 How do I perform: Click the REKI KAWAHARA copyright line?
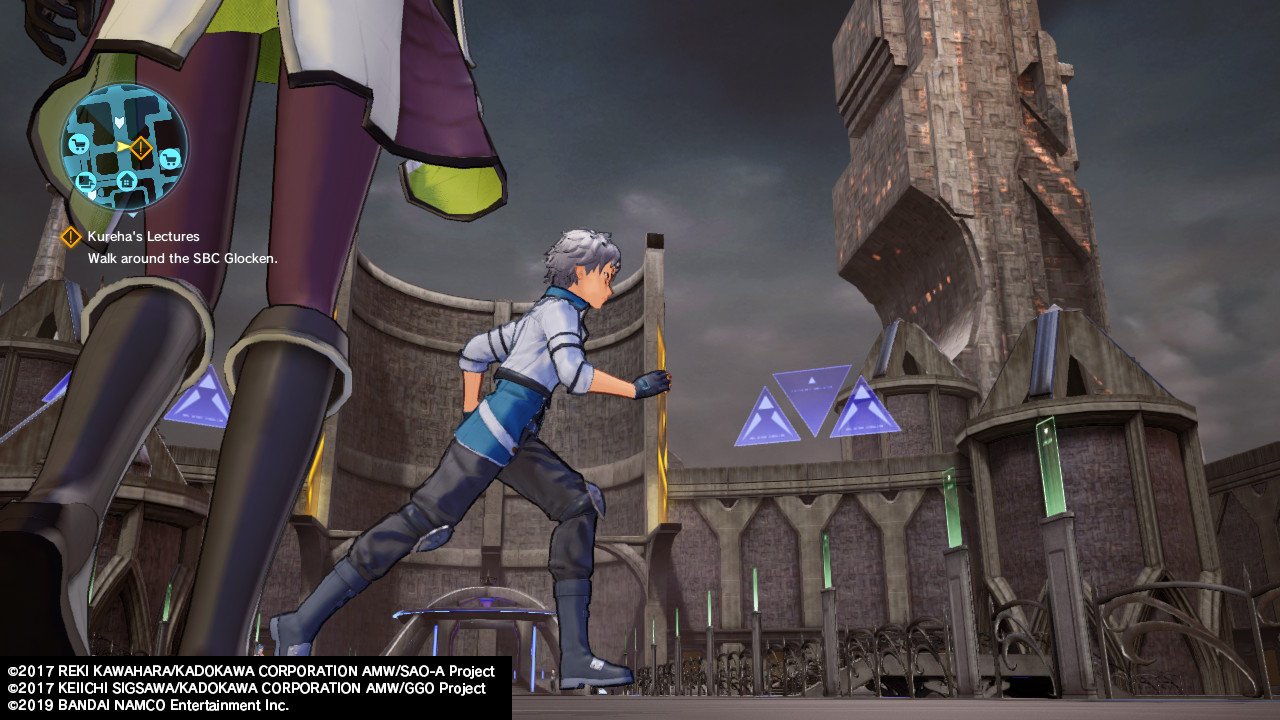(250, 672)
